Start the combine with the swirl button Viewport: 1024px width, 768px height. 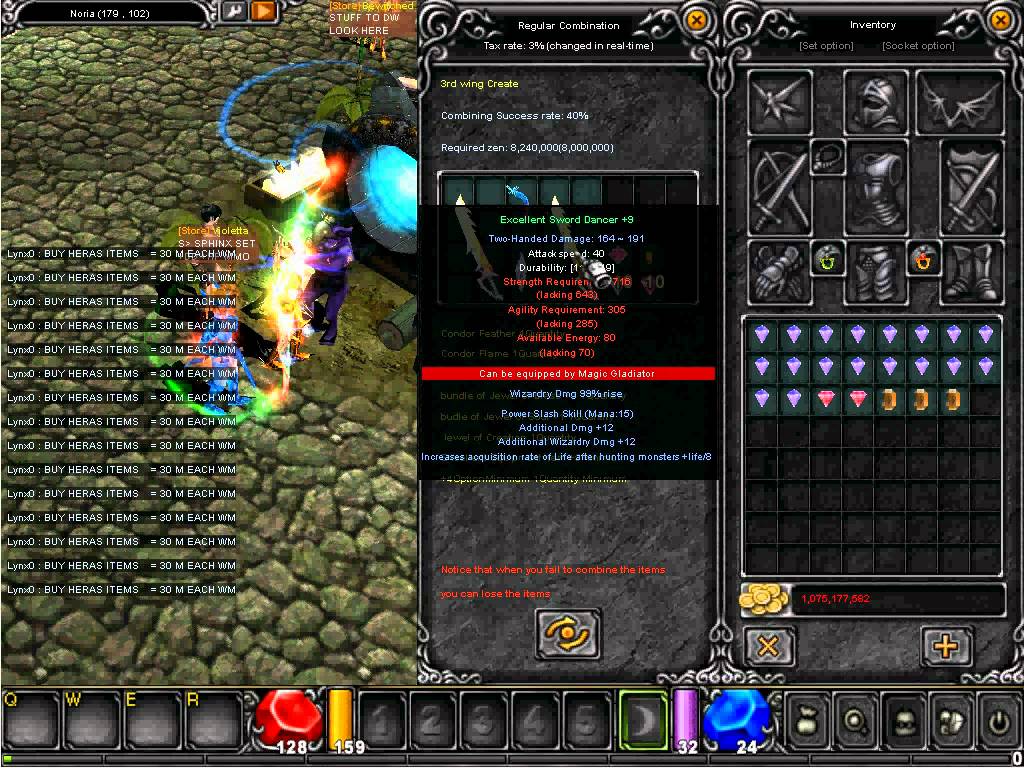click(x=568, y=632)
